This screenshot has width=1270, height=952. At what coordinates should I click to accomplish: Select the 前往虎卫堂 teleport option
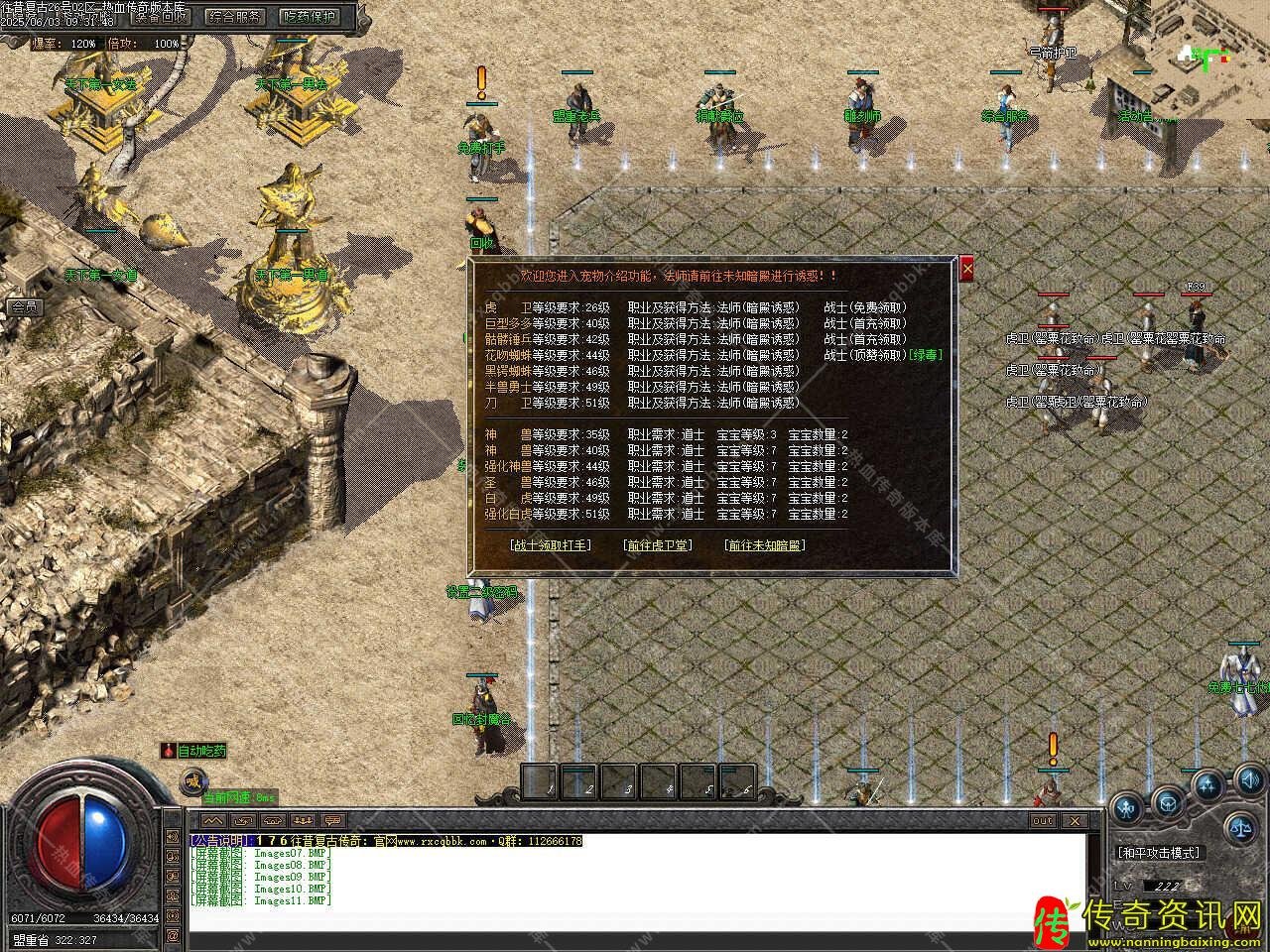click(x=657, y=545)
